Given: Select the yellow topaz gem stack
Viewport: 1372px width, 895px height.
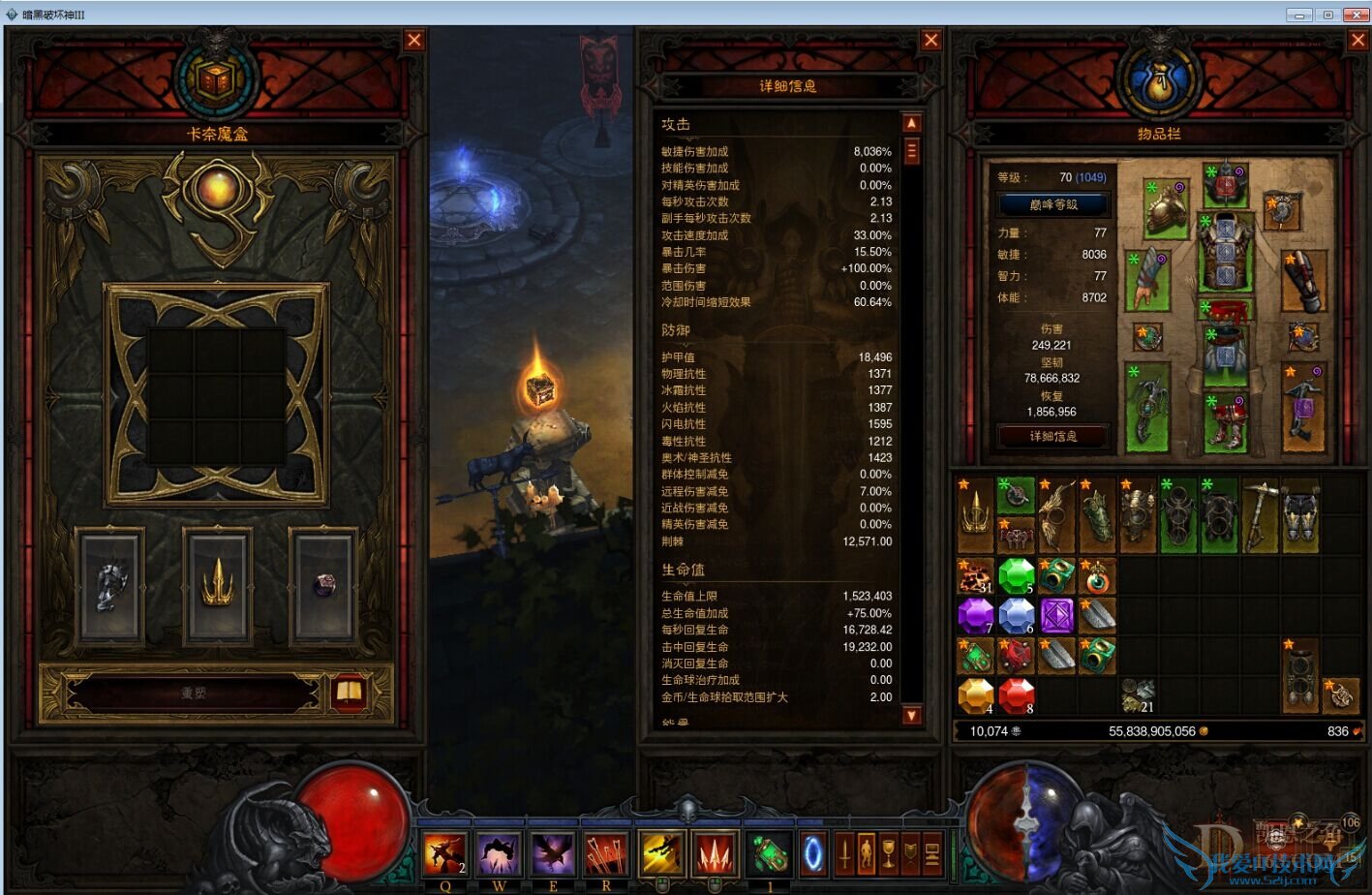Looking at the screenshot, I should click(x=975, y=694).
